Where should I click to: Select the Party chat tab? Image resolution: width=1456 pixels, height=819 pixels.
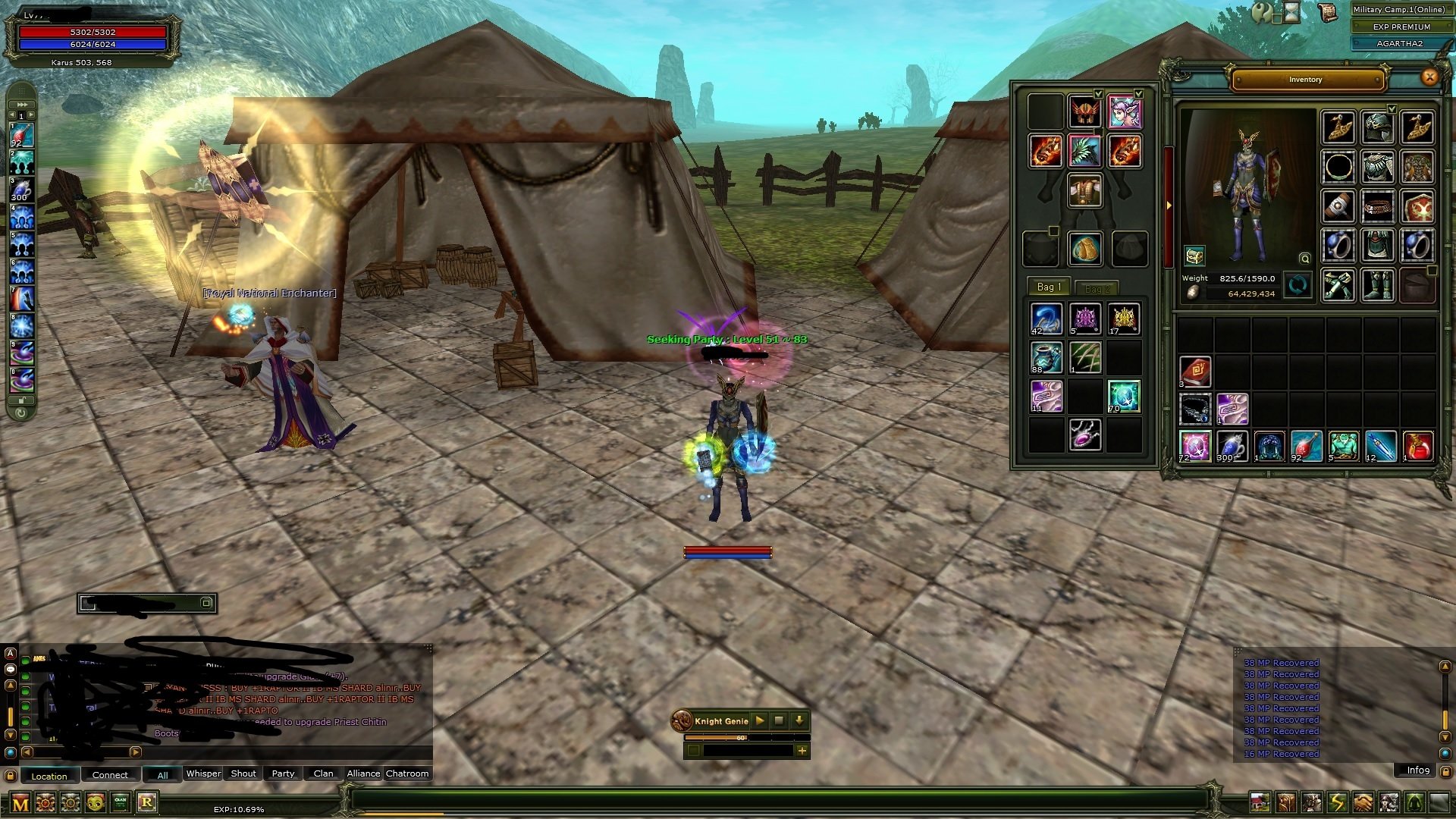282,773
